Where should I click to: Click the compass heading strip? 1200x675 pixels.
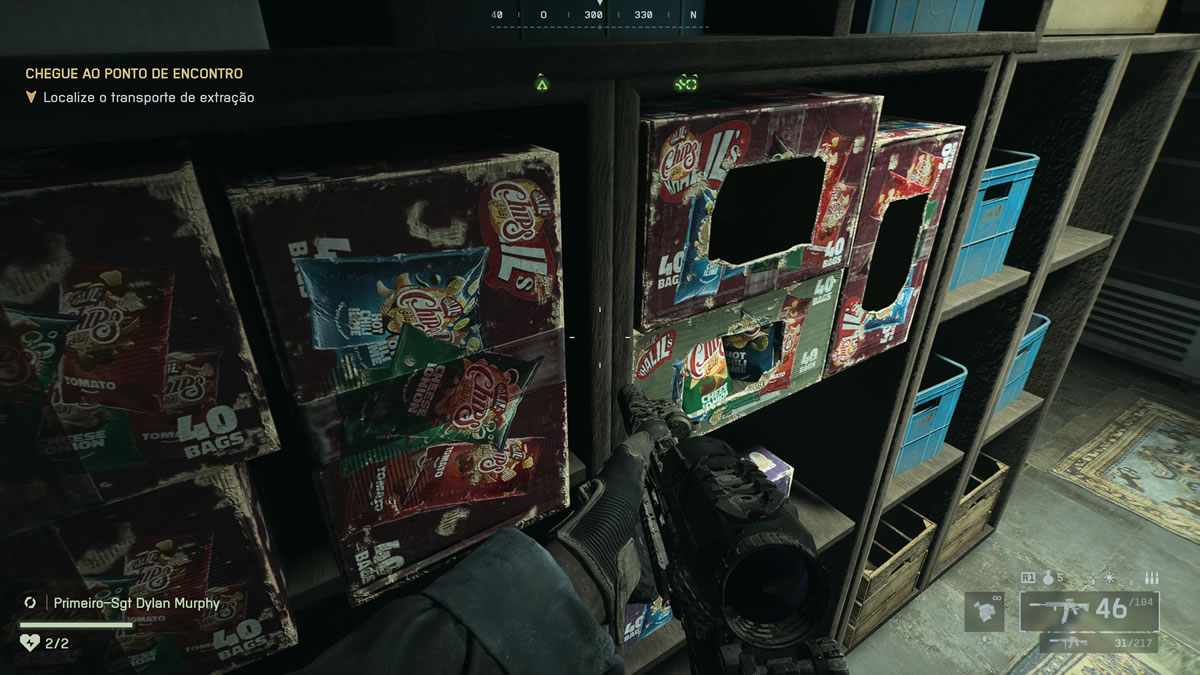tap(598, 15)
